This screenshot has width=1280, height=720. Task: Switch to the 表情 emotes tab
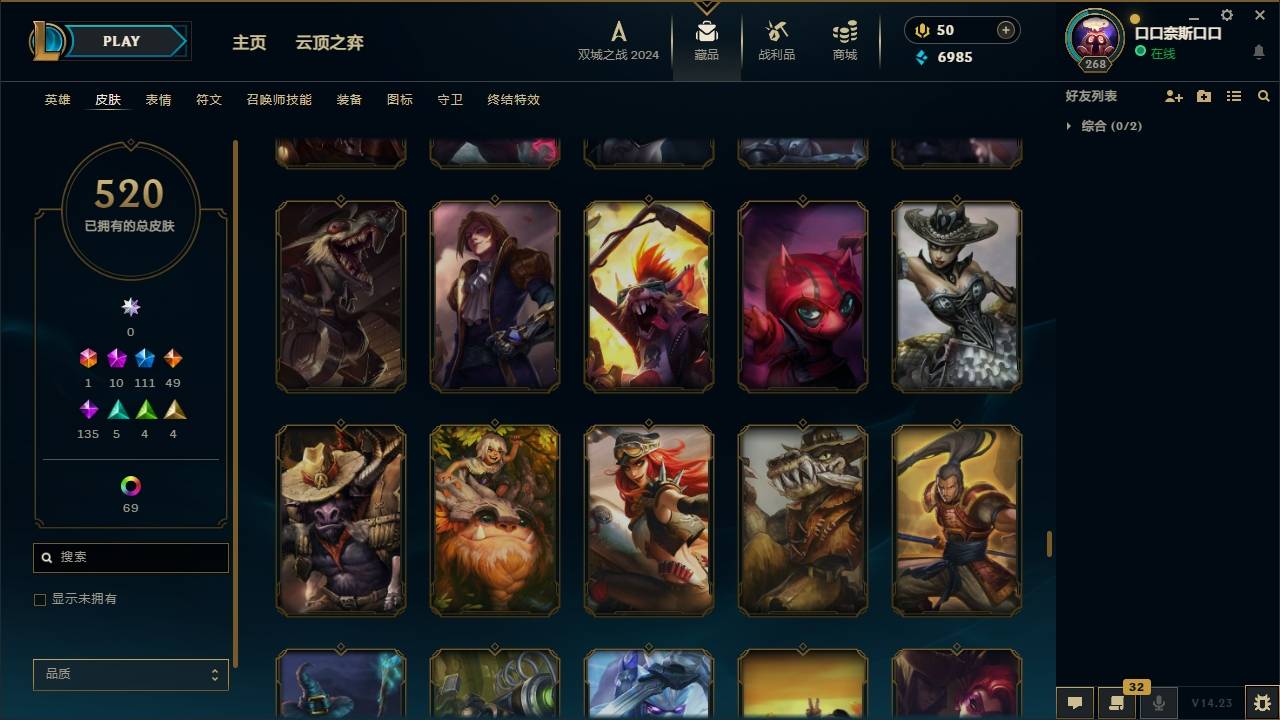point(158,100)
